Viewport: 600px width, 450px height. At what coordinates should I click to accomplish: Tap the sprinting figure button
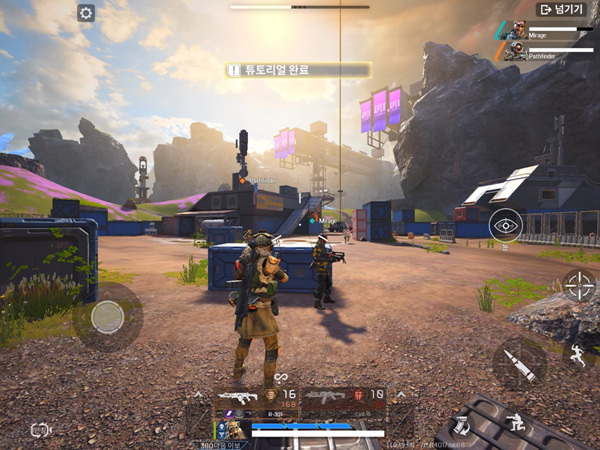coord(577,355)
